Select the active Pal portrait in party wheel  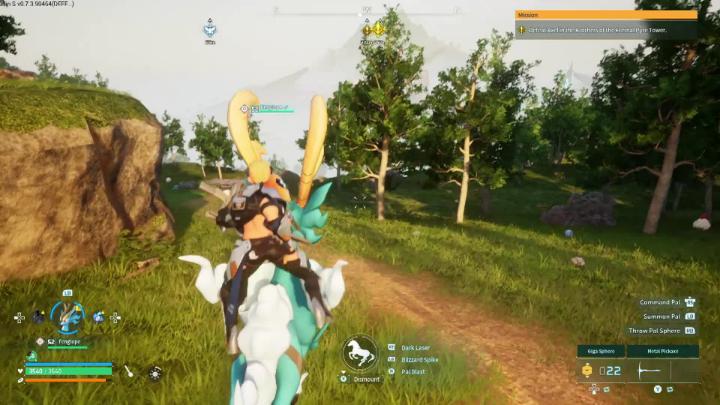pos(68,317)
